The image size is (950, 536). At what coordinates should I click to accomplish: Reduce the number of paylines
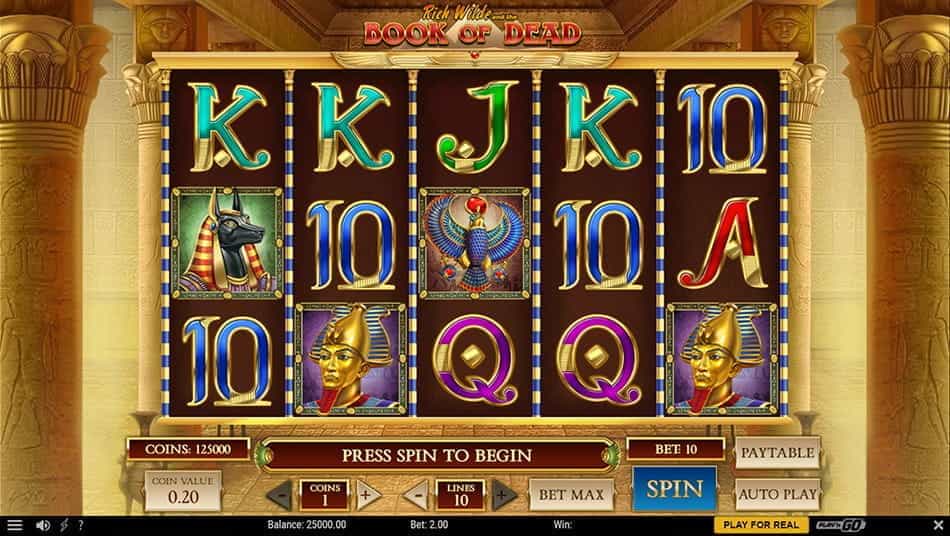coord(418,494)
